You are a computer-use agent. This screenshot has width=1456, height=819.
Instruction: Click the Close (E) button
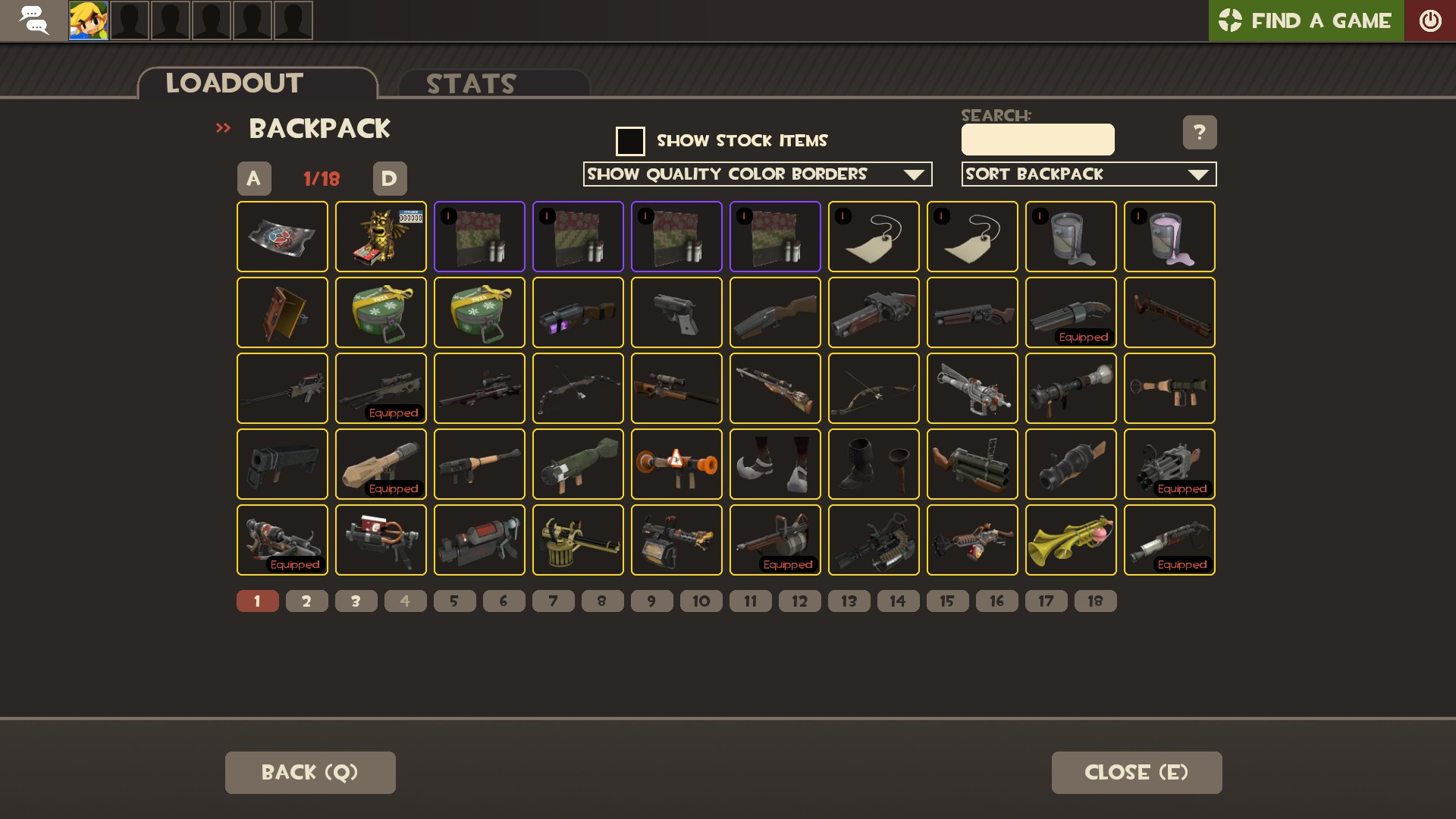pos(1137,772)
